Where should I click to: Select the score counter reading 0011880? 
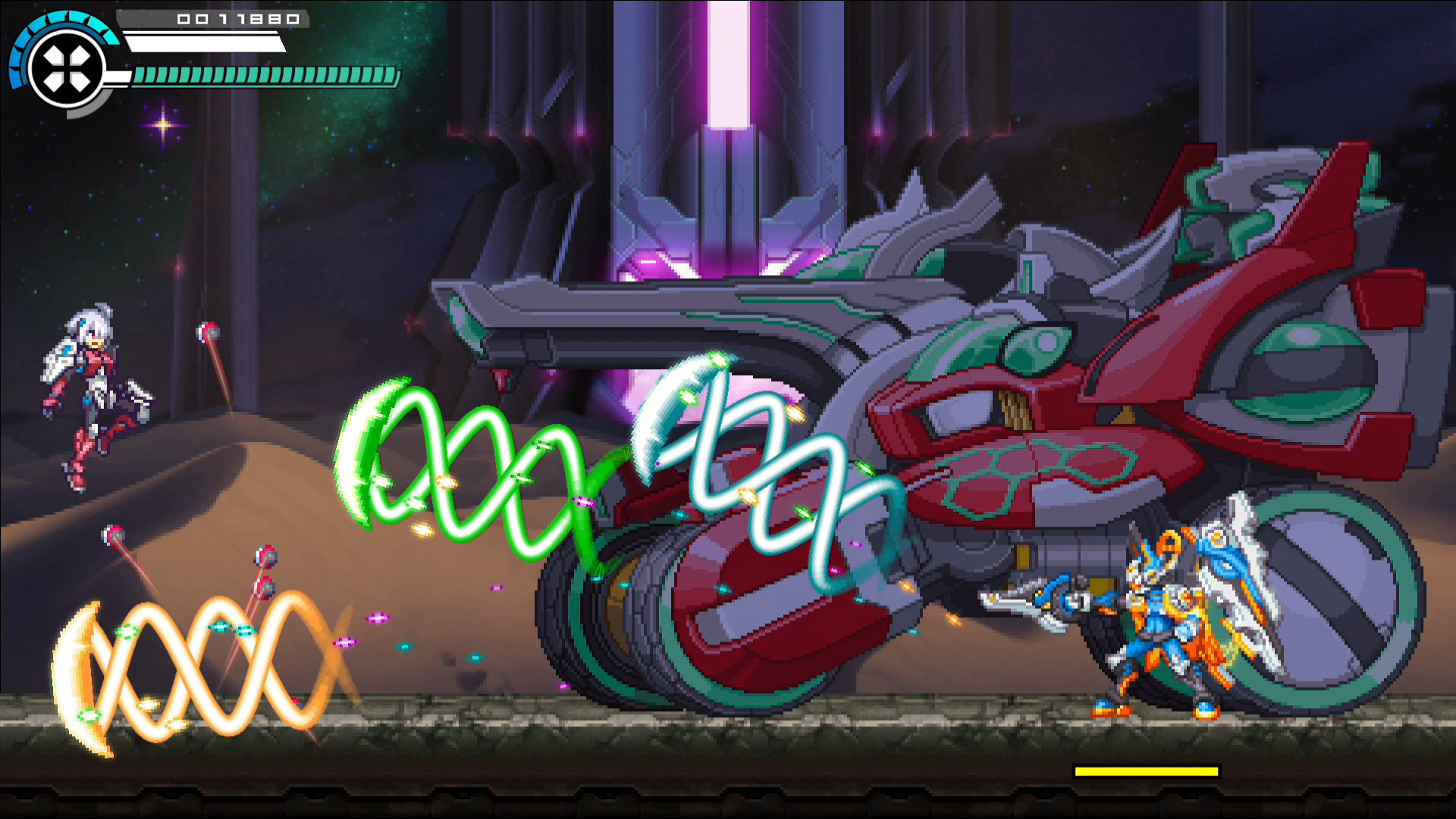pos(237,20)
